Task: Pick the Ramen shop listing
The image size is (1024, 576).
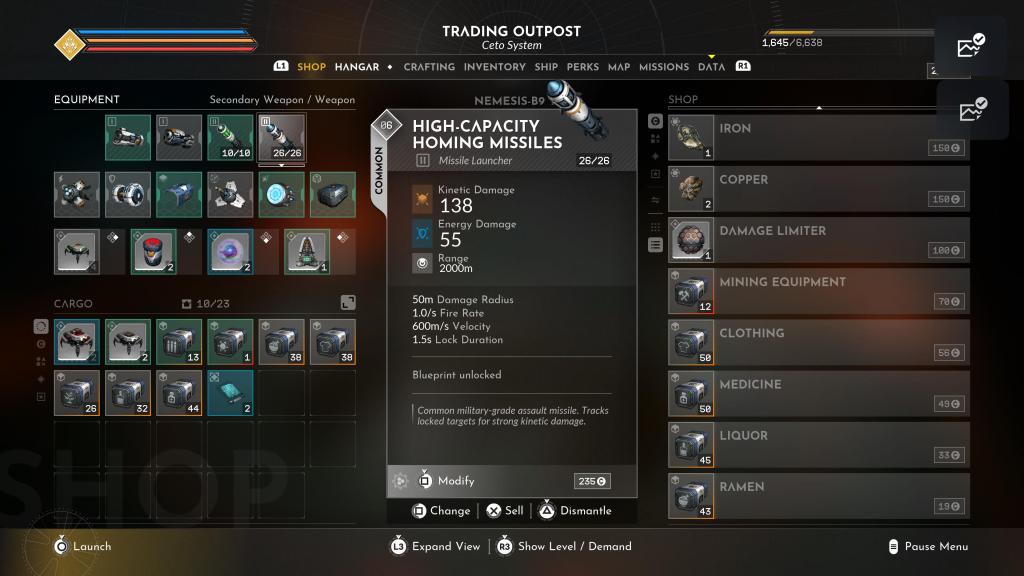Action: tap(818, 495)
